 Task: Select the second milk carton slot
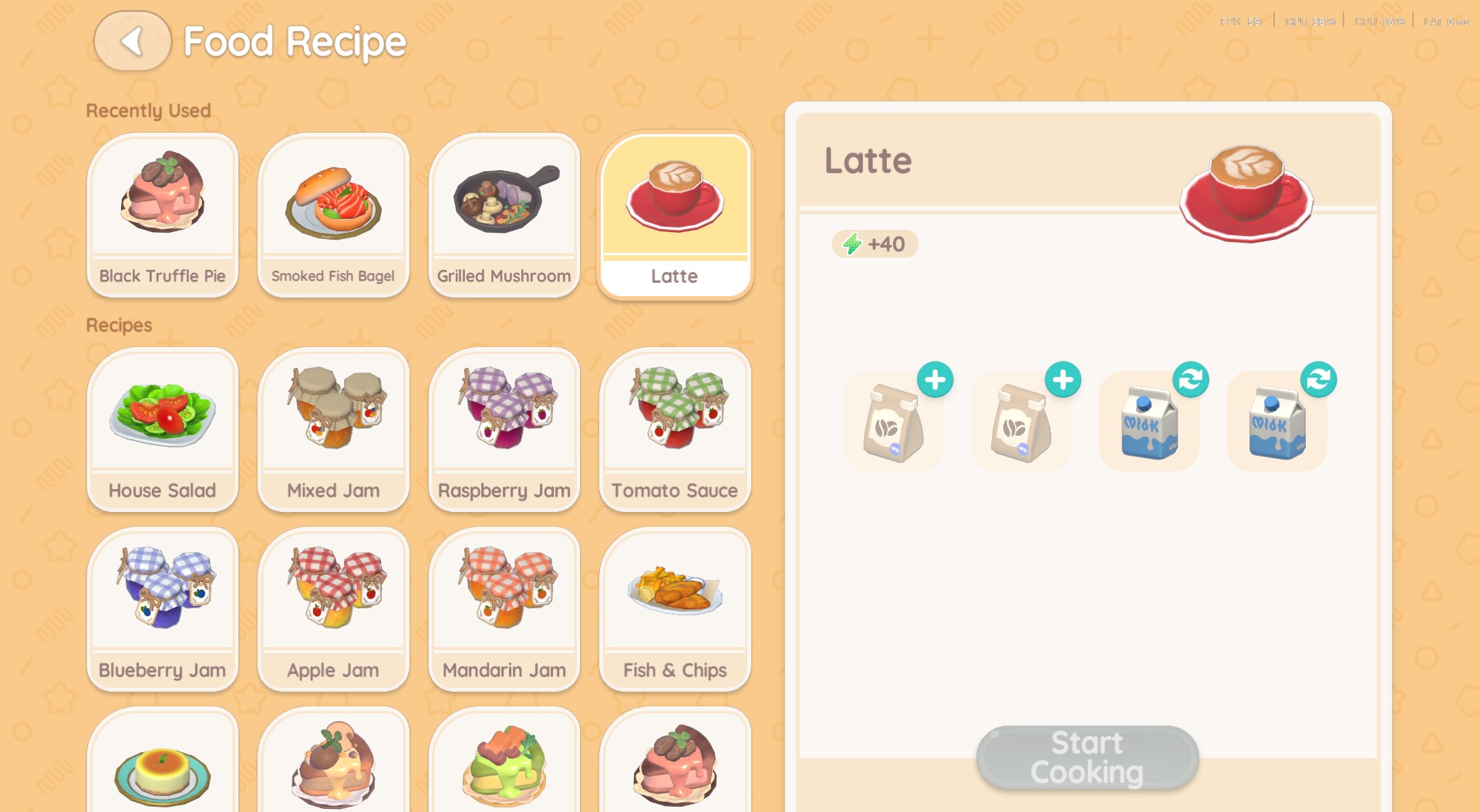coord(1276,420)
